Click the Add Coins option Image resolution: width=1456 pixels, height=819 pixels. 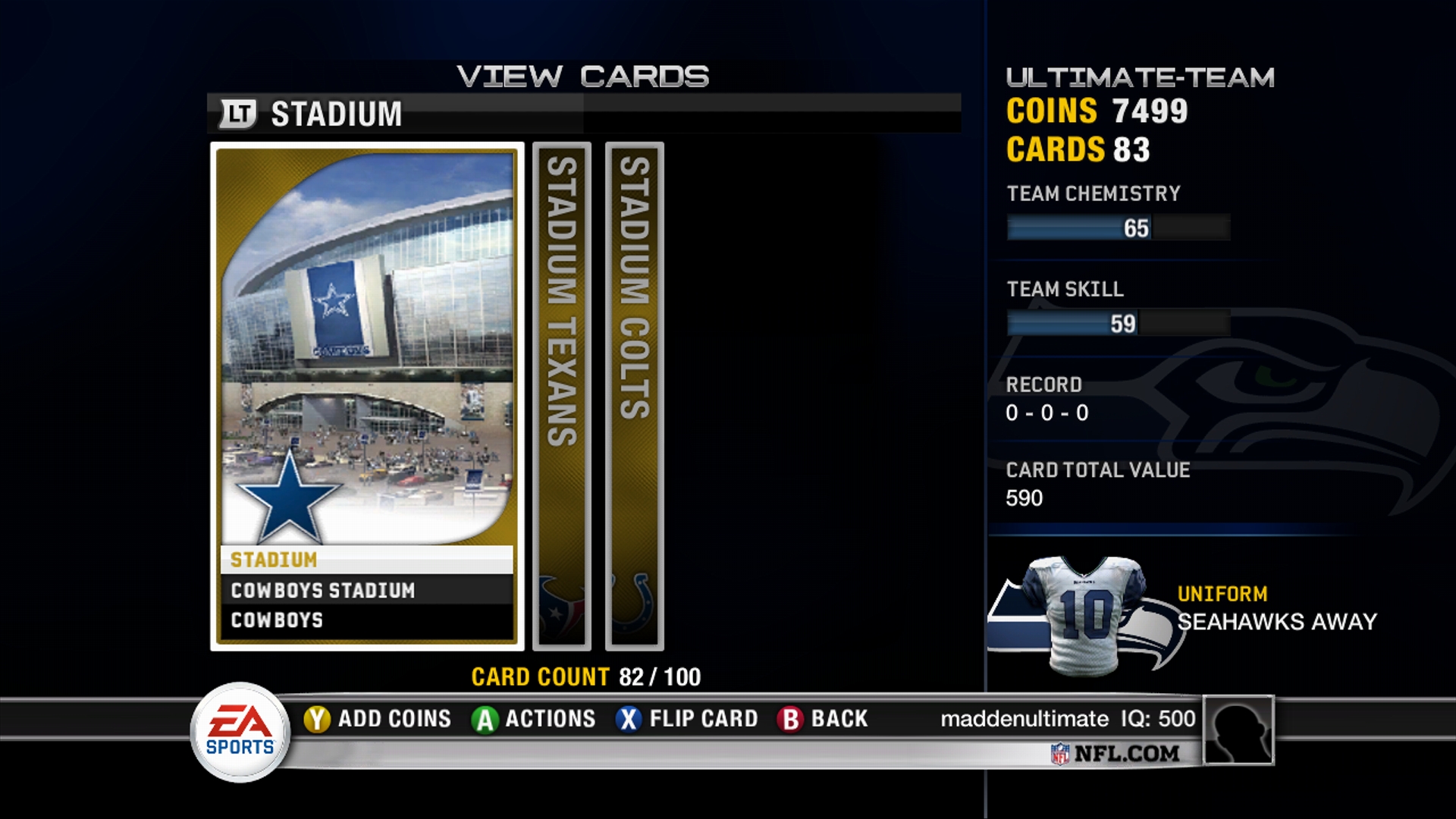click(378, 718)
